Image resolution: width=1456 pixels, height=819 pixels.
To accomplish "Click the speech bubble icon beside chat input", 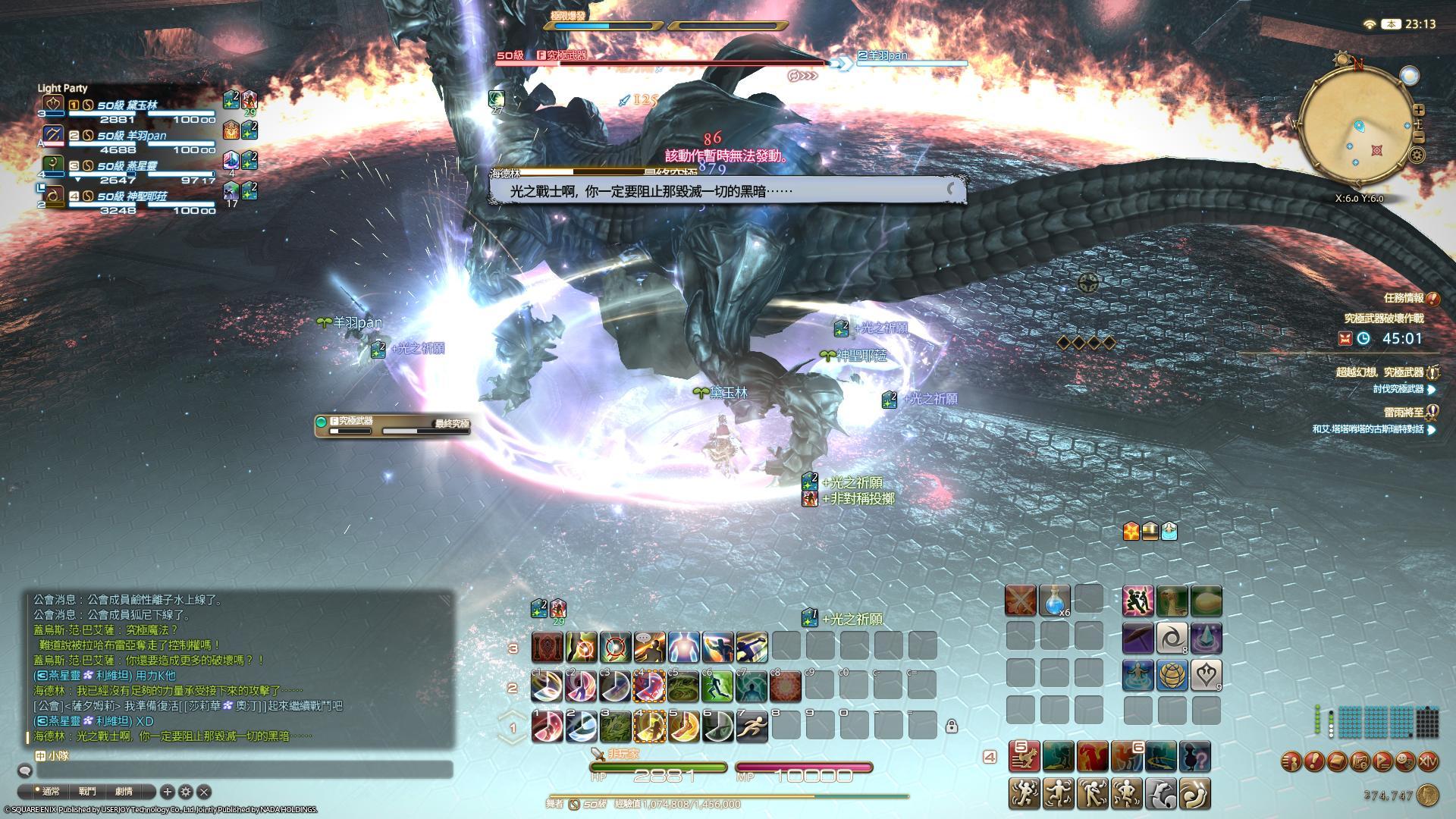I will coord(25,771).
